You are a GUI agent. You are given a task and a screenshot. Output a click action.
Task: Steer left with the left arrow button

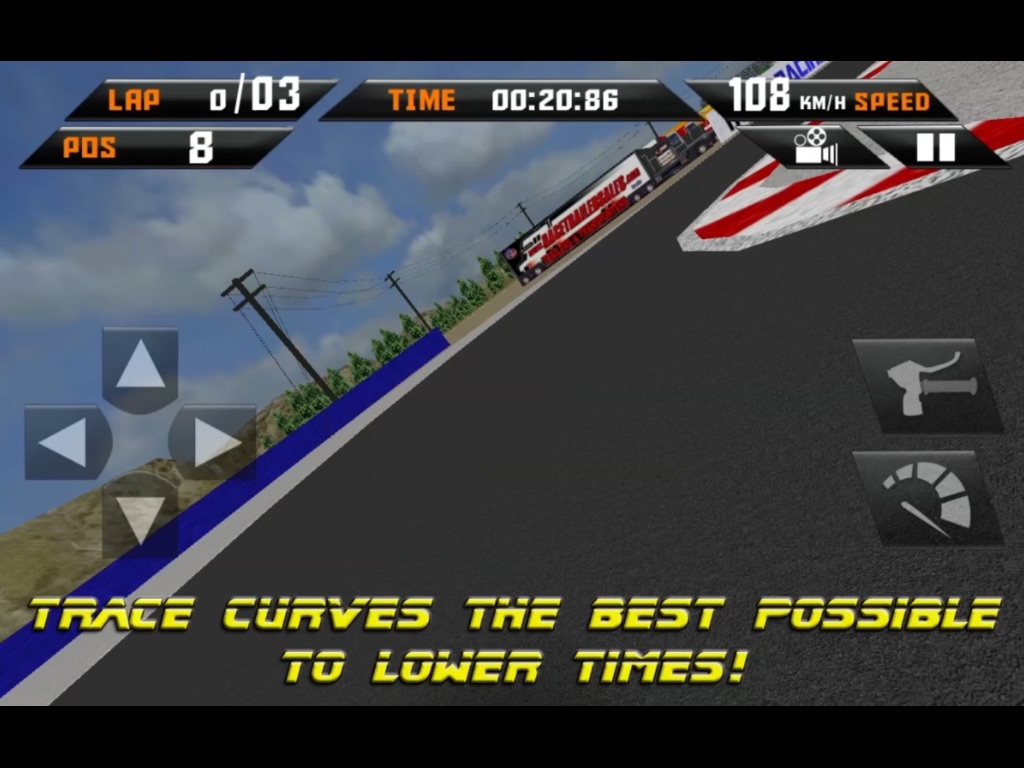pos(66,442)
